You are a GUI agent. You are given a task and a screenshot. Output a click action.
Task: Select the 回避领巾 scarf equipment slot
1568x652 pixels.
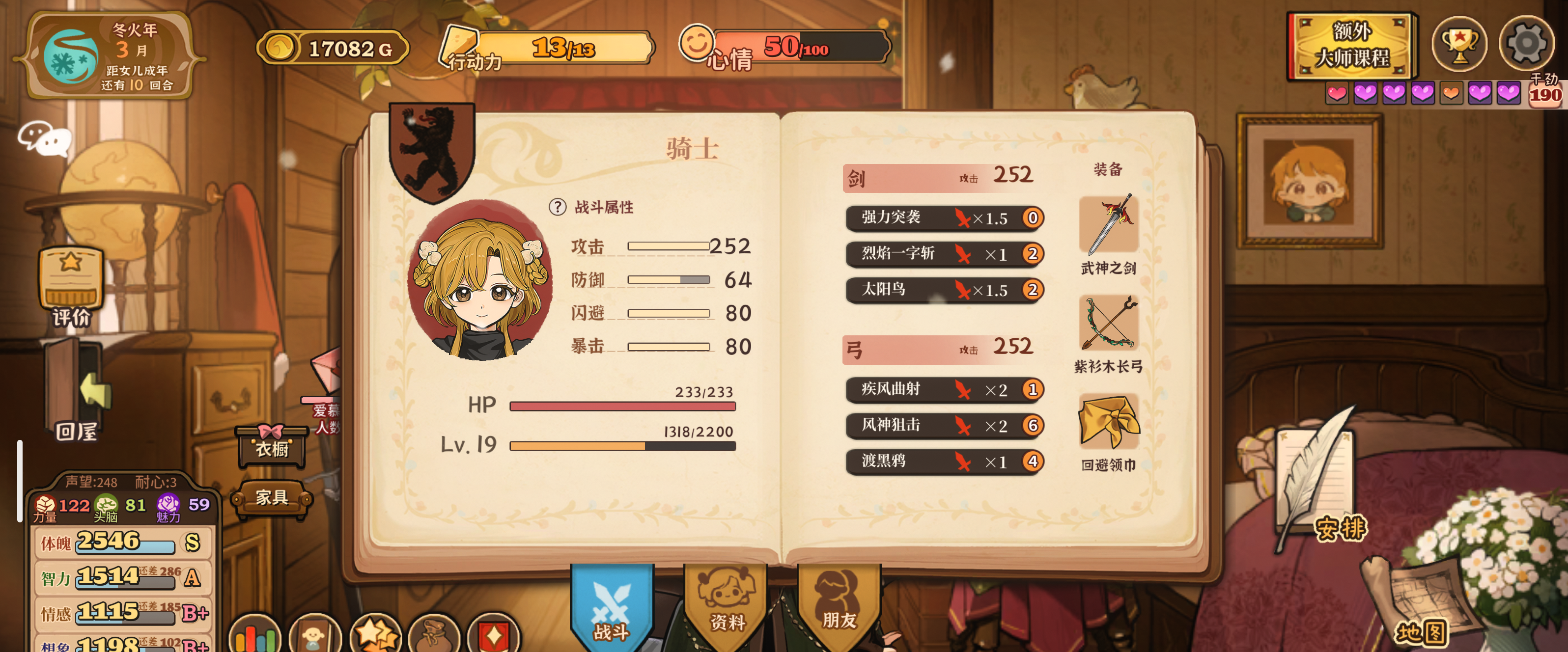(1108, 422)
